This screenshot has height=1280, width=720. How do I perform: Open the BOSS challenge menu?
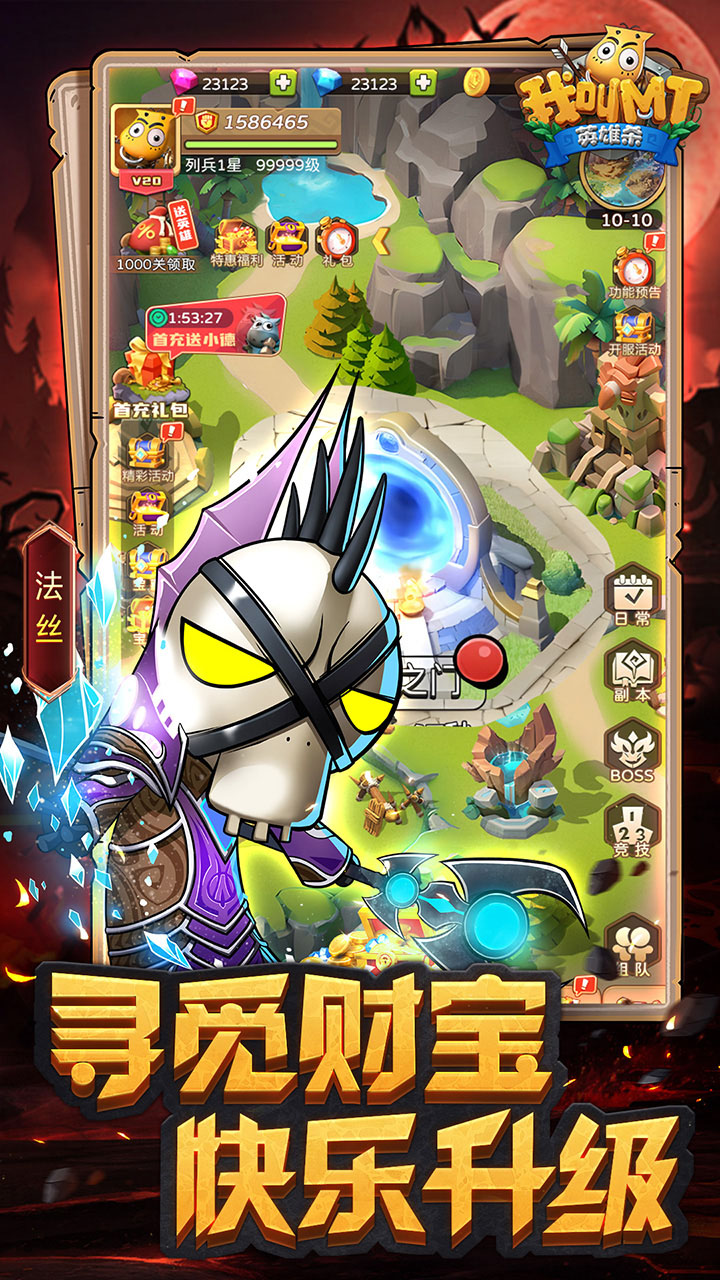pyautogui.click(x=632, y=752)
